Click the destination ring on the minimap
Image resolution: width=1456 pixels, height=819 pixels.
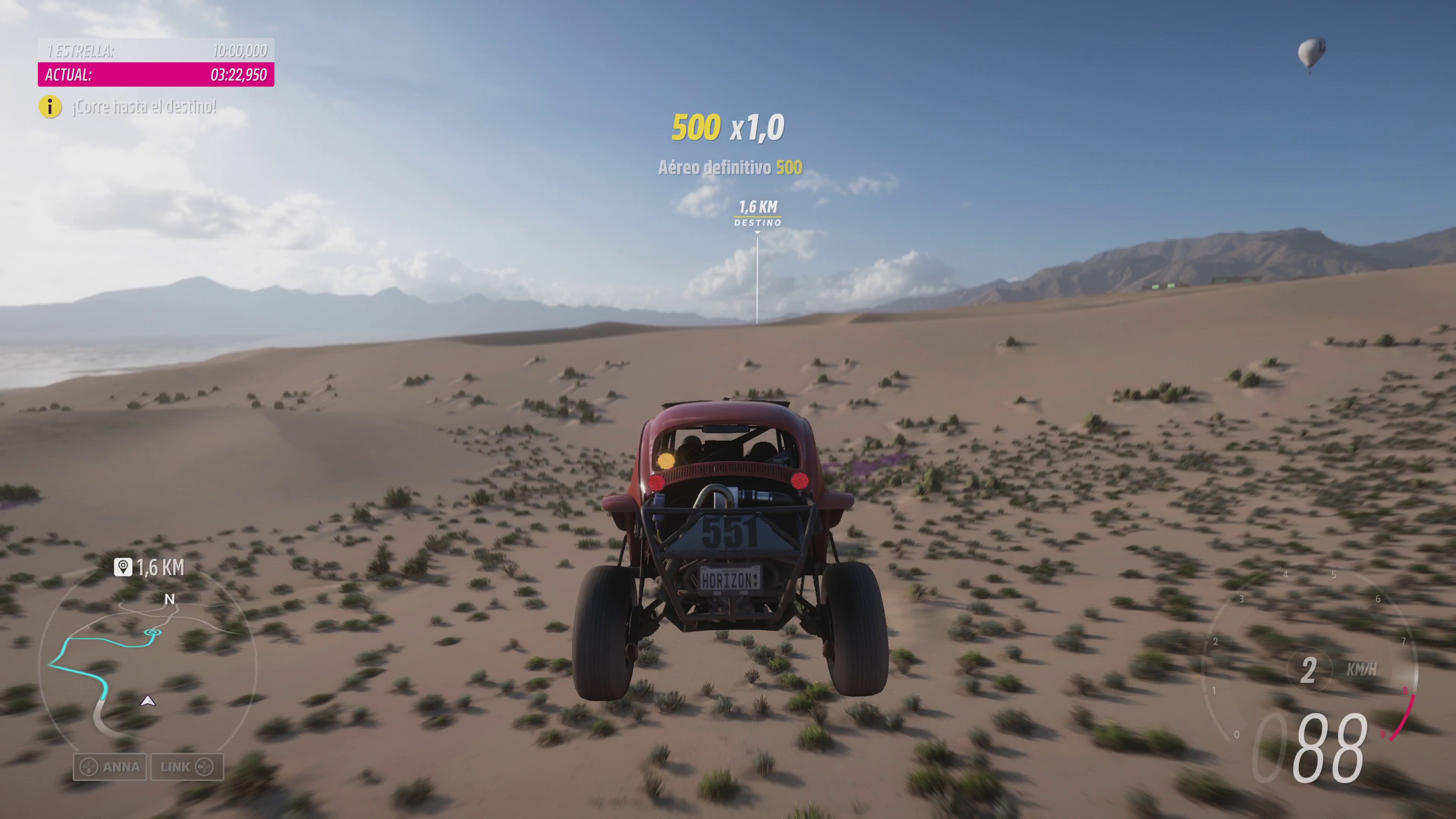[x=152, y=632]
